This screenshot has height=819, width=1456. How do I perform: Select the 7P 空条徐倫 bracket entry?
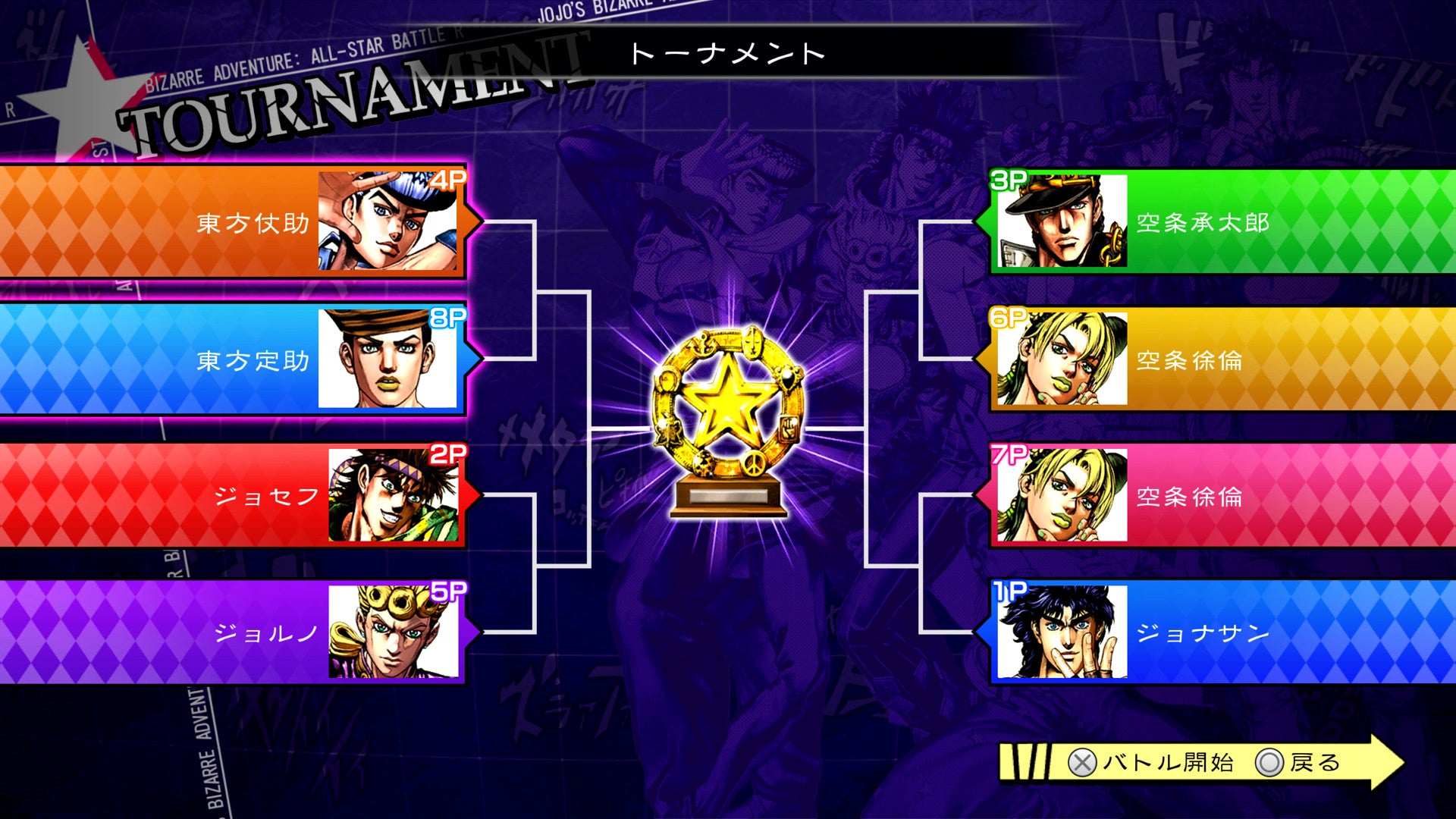[x=1222, y=496]
